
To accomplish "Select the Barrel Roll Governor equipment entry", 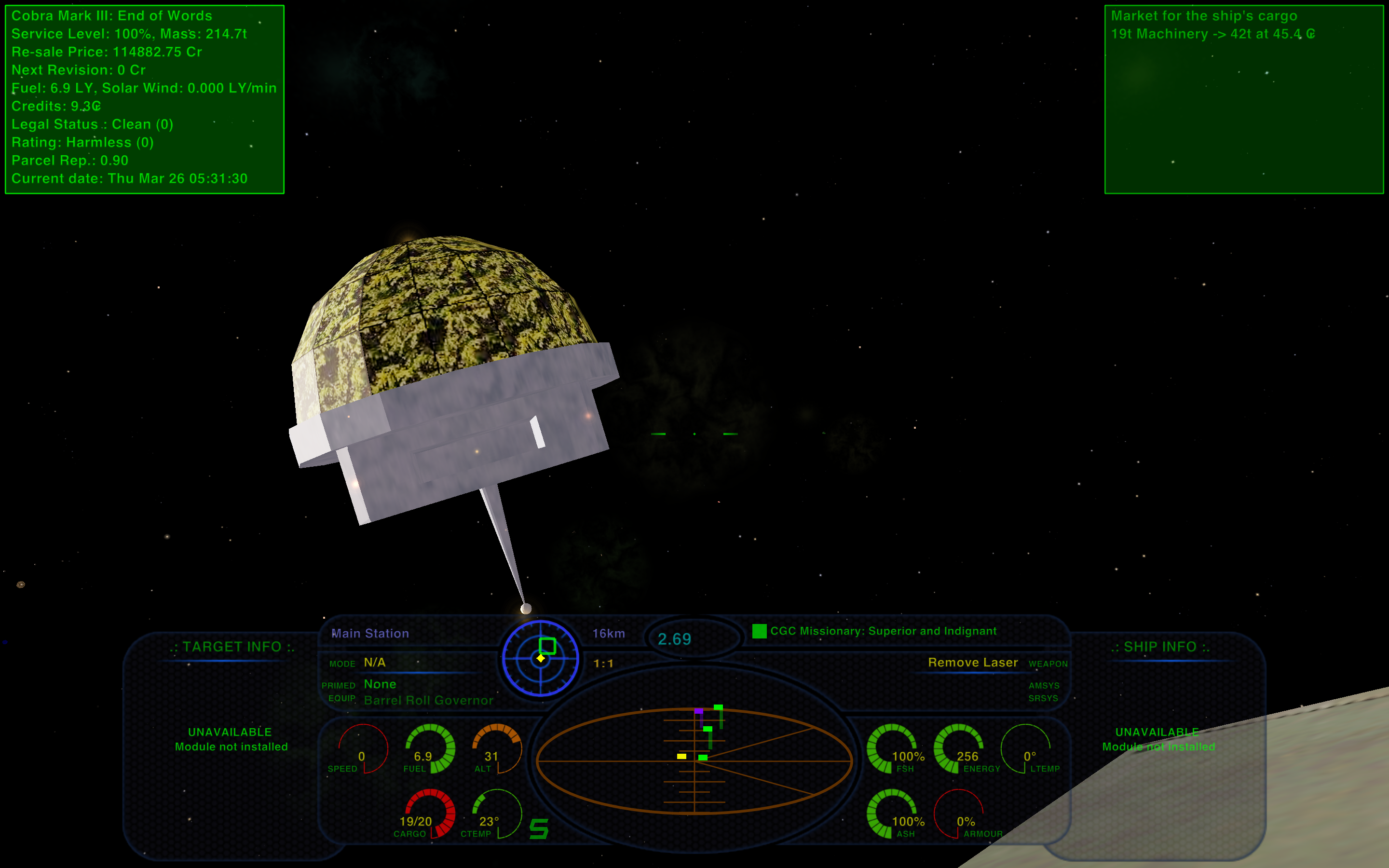I will point(428,700).
